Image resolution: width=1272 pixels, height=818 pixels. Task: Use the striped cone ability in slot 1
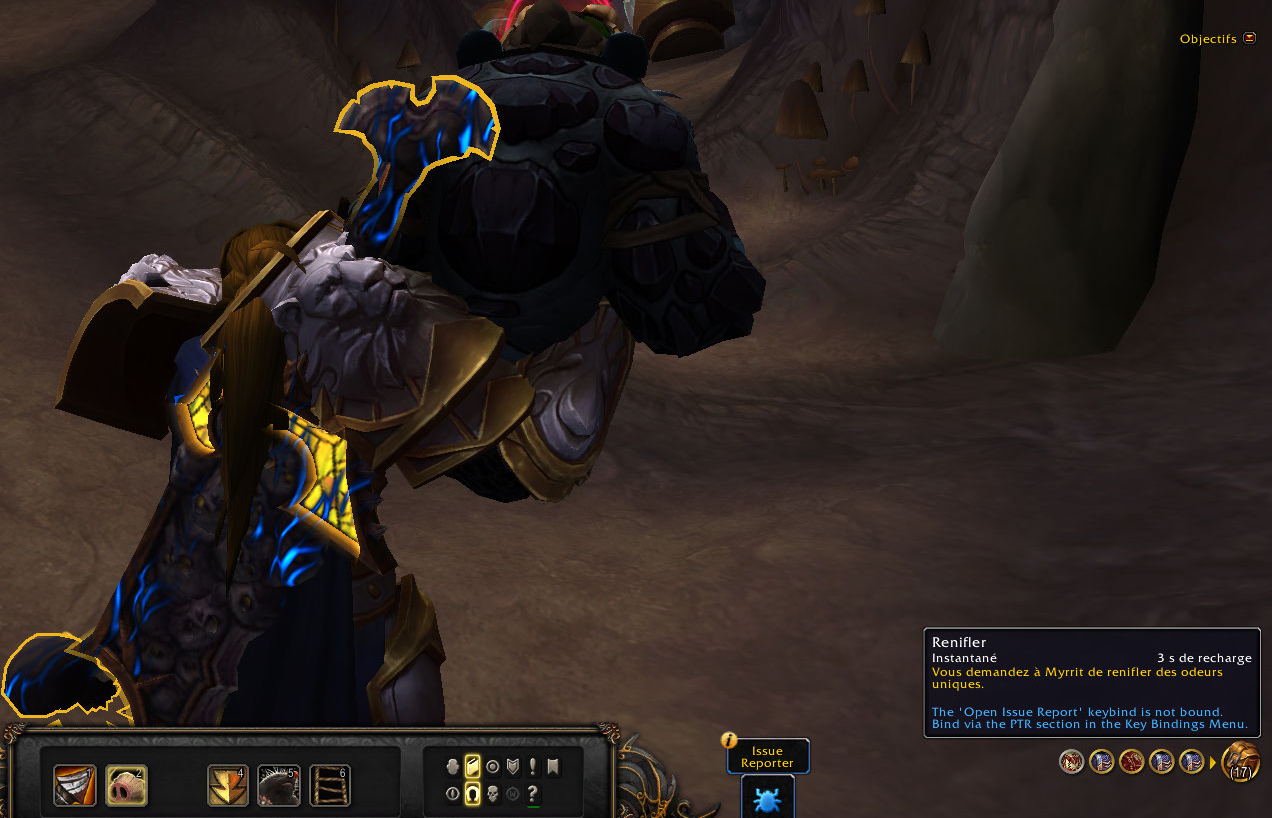[x=75, y=785]
